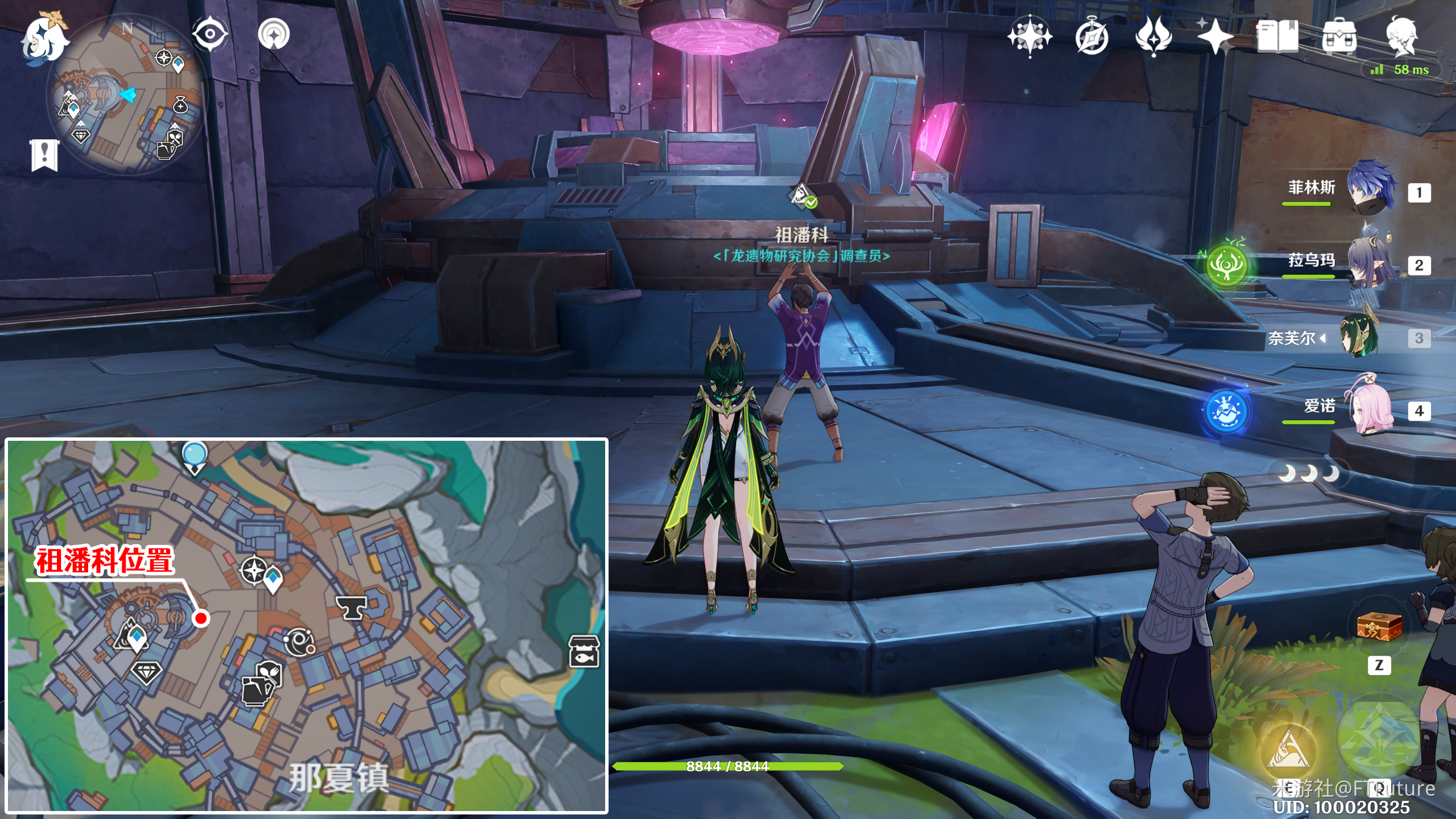This screenshot has height=819, width=1456.
Task: Open the character screen icon
Action: click(x=1401, y=36)
